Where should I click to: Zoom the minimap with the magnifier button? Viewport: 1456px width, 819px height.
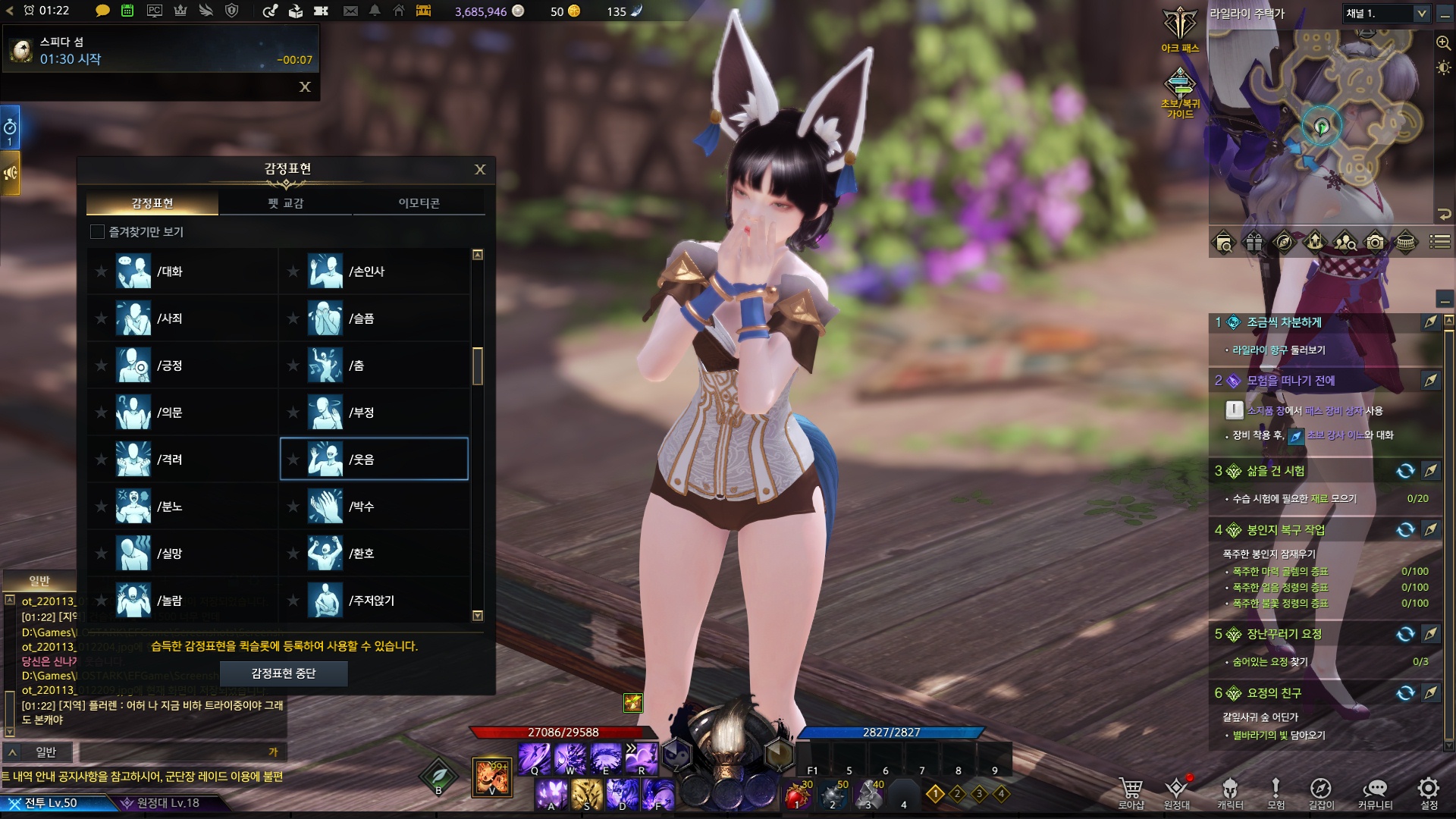(1443, 43)
